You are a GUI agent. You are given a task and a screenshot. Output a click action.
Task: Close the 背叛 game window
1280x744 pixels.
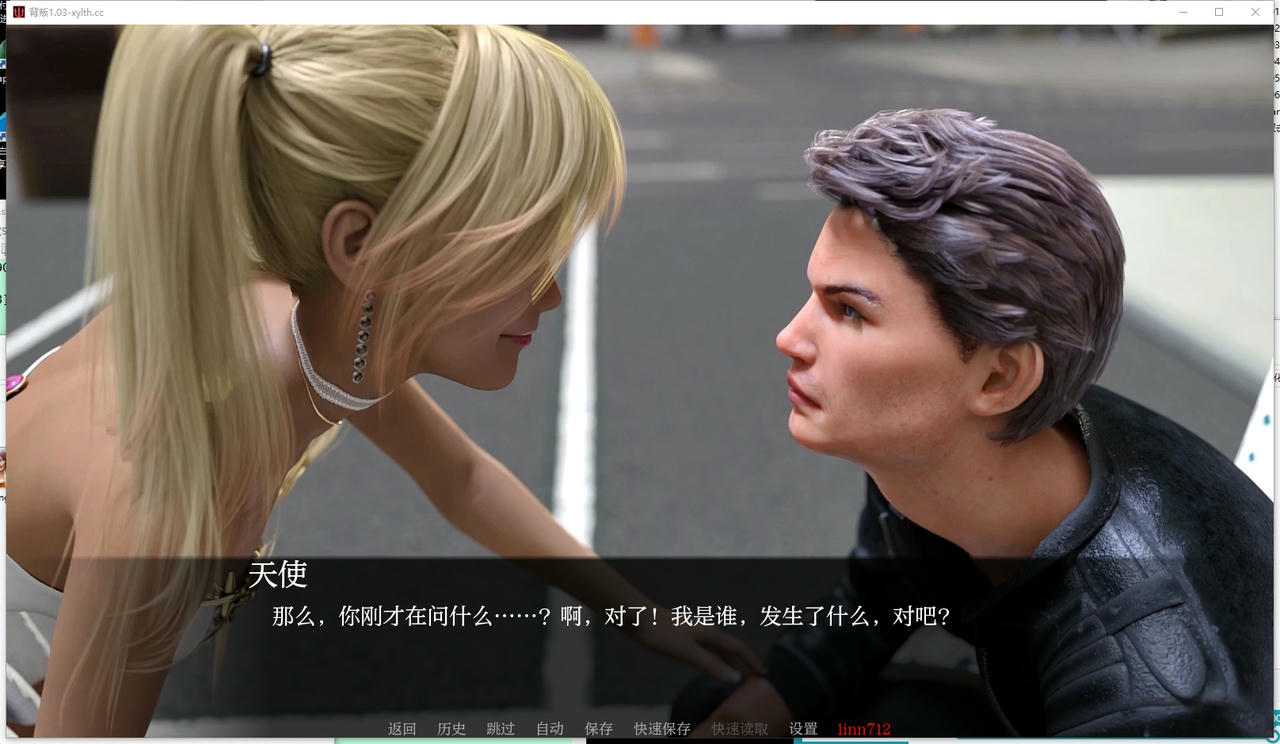(1255, 12)
